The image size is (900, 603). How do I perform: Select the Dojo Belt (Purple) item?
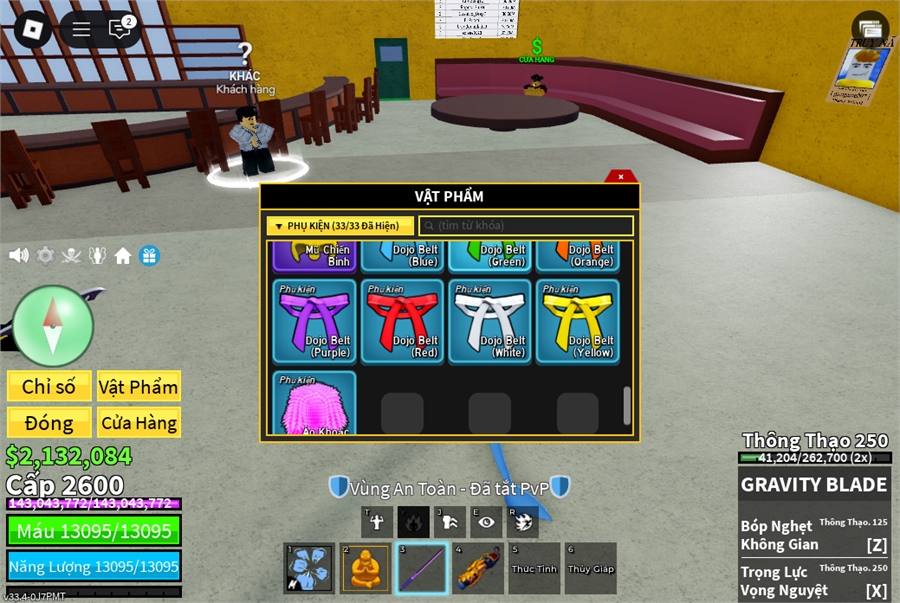pyautogui.click(x=314, y=320)
